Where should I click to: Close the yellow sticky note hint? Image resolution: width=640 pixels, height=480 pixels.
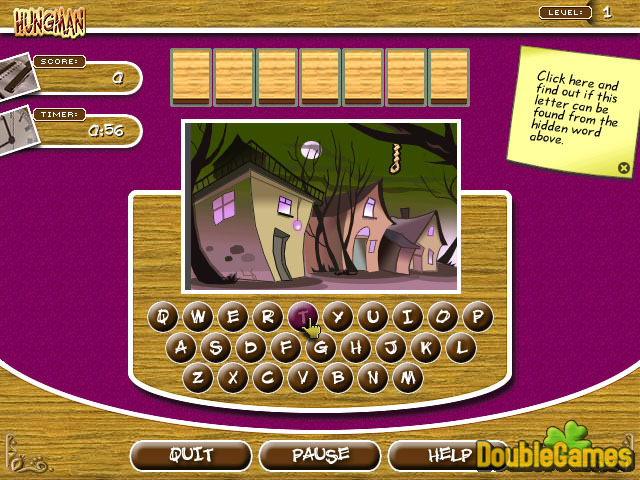[x=623, y=168]
